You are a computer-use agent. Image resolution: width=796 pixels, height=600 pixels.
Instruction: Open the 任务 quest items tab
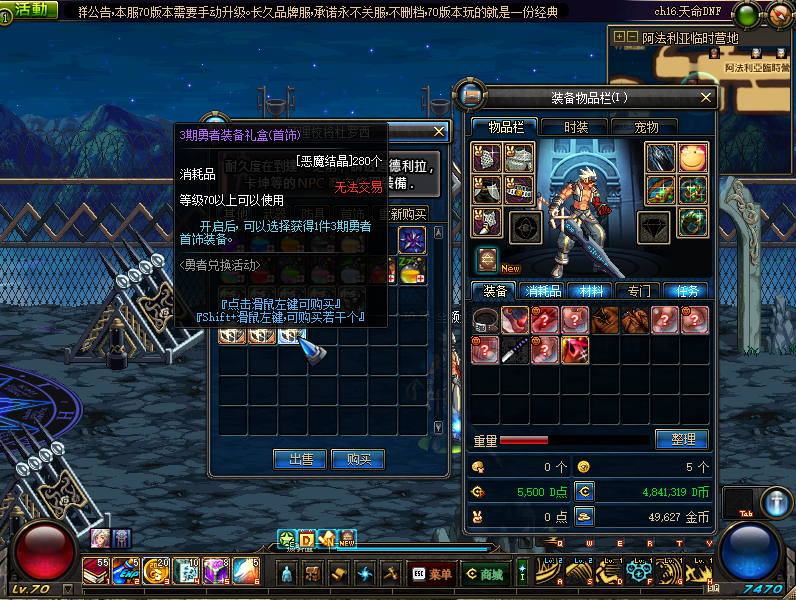coord(686,291)
